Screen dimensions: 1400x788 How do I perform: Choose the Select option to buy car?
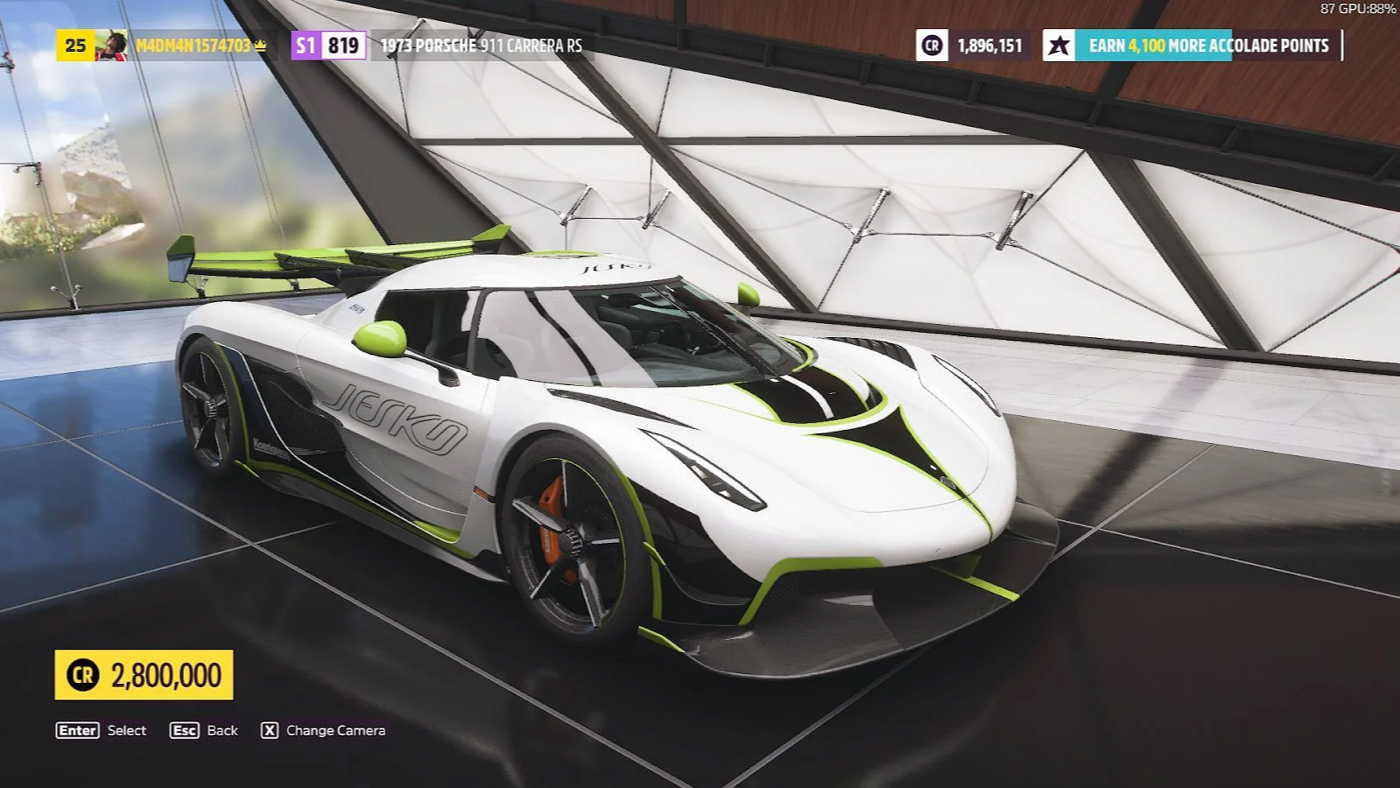(x=101, y=731)
